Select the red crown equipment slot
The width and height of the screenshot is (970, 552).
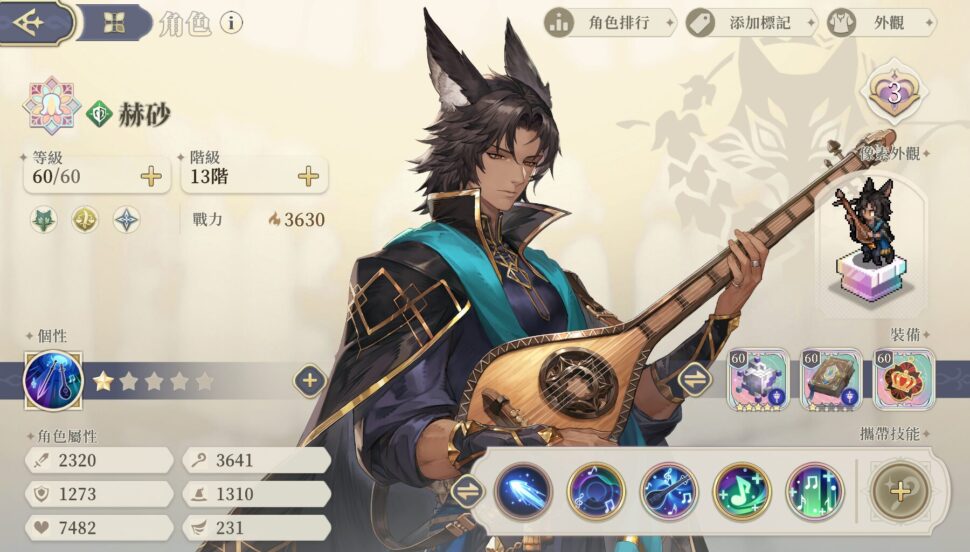pyautogui.click(x=904, y=379)
